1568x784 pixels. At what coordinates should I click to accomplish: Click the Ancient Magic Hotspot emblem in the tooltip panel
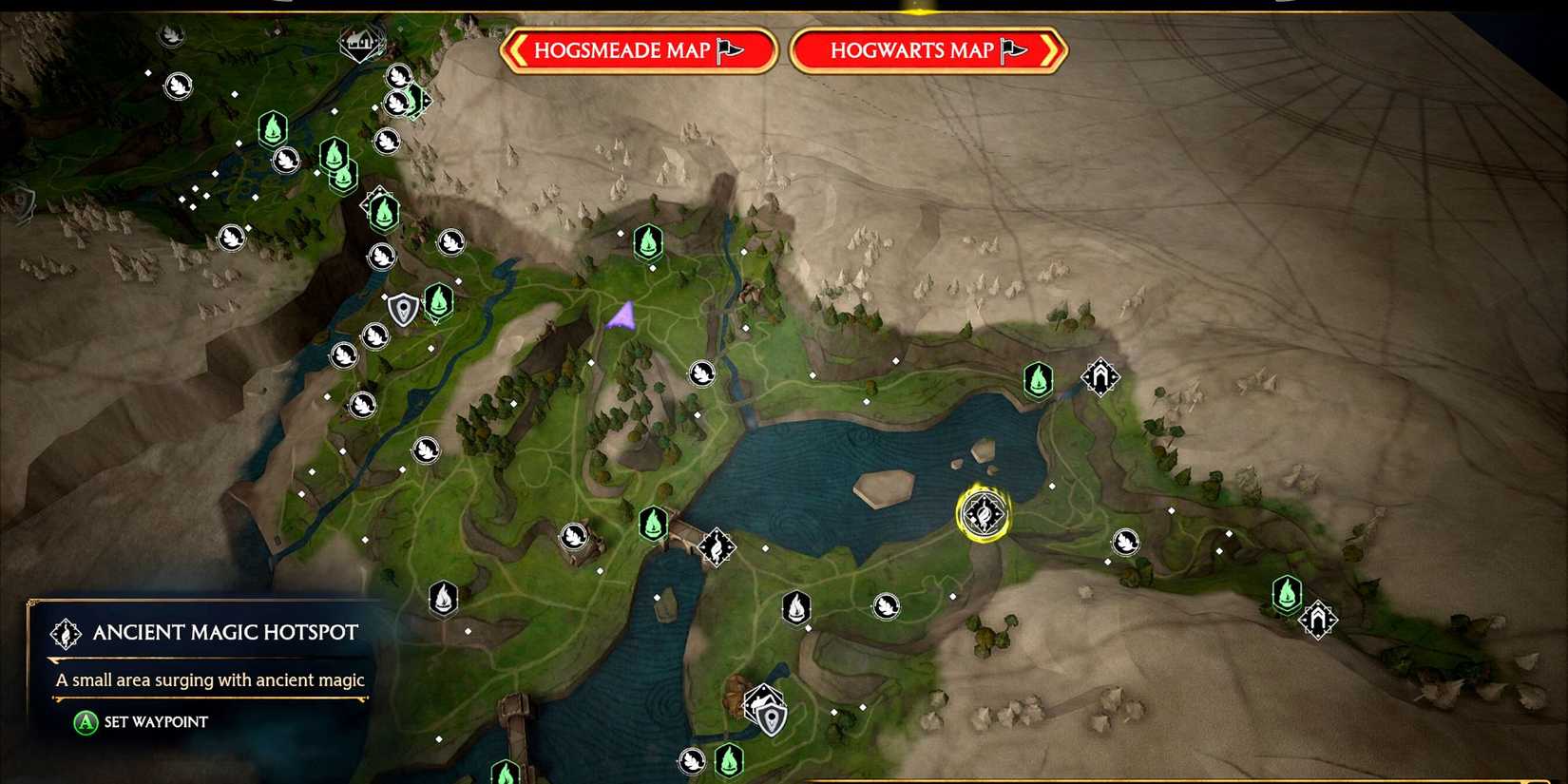(x=65, y=632)
